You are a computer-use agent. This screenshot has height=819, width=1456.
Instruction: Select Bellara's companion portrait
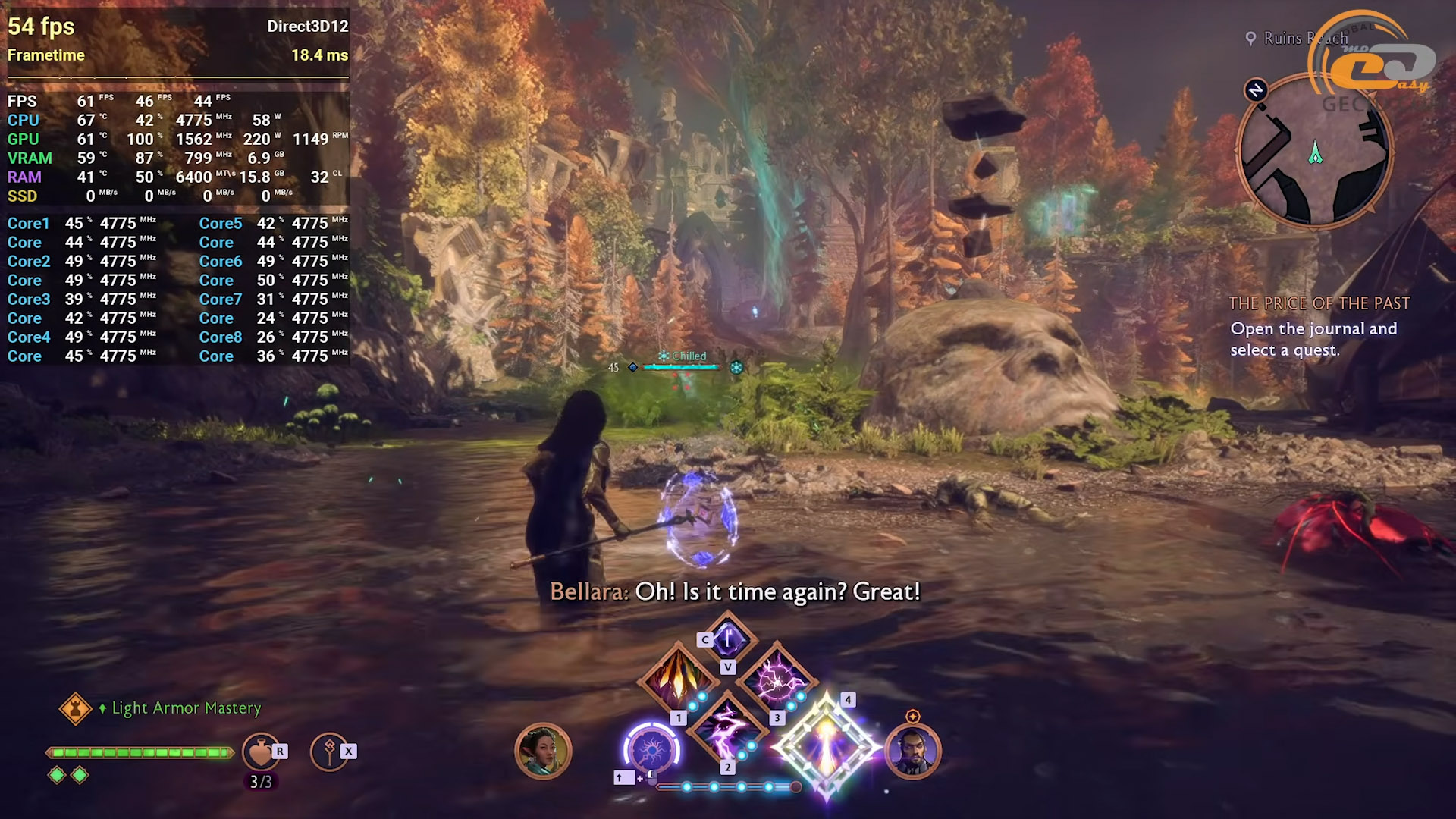coord(542,751)
